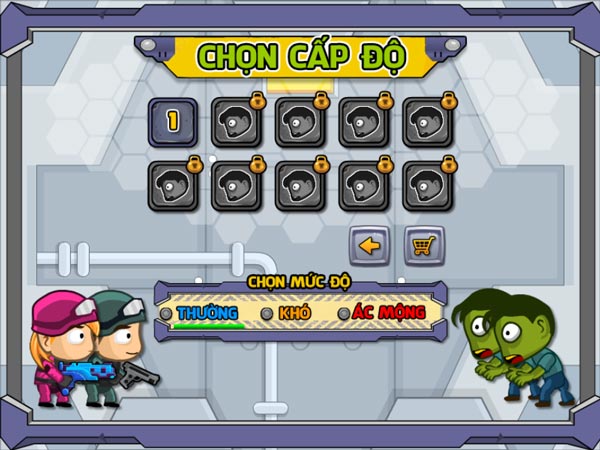The image size is (600, 450).
Task: Open the shopping cart shop
Action: click(423, 246)
